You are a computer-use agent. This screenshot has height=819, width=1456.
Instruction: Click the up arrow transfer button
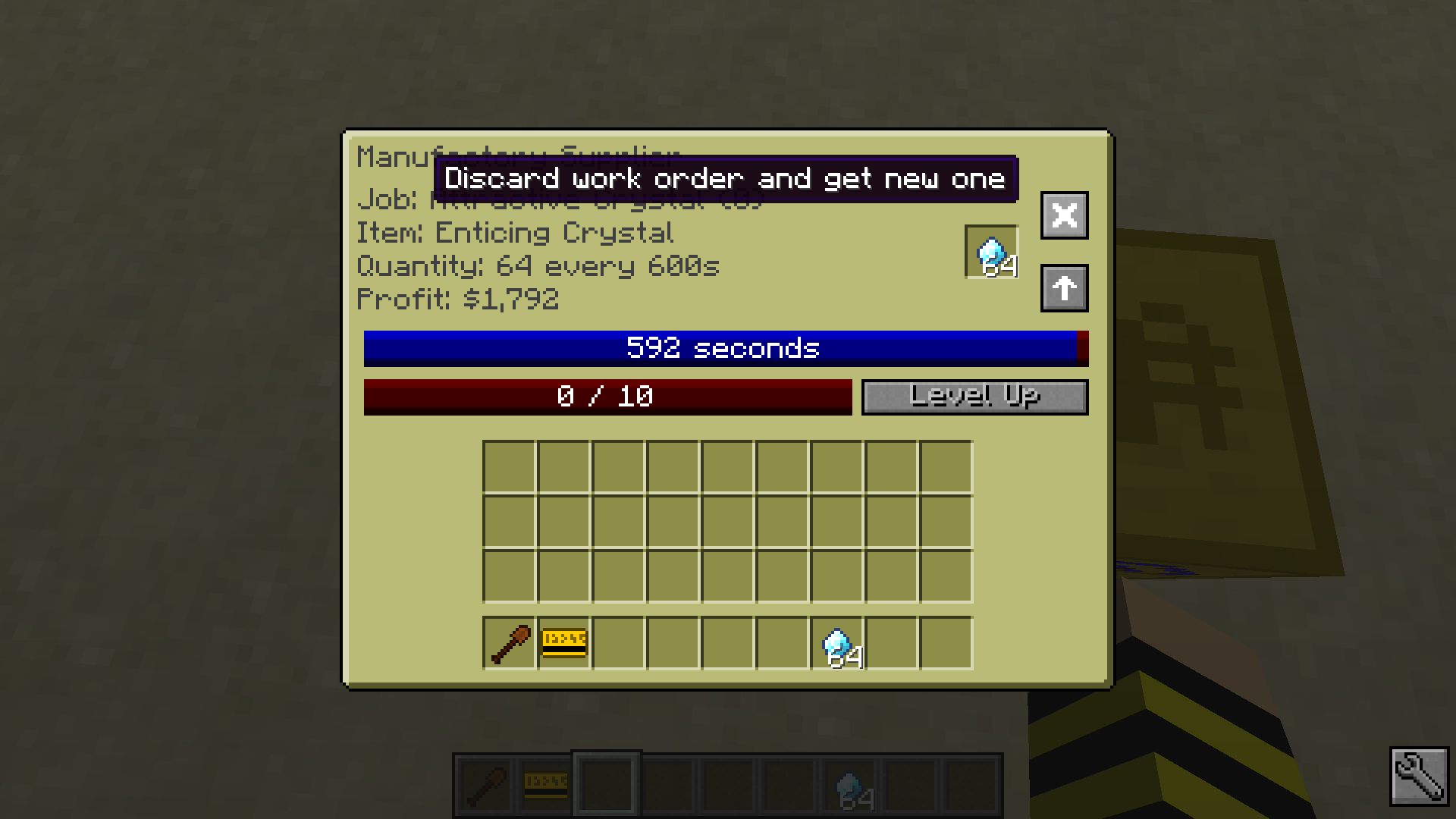pos(1063,288)
